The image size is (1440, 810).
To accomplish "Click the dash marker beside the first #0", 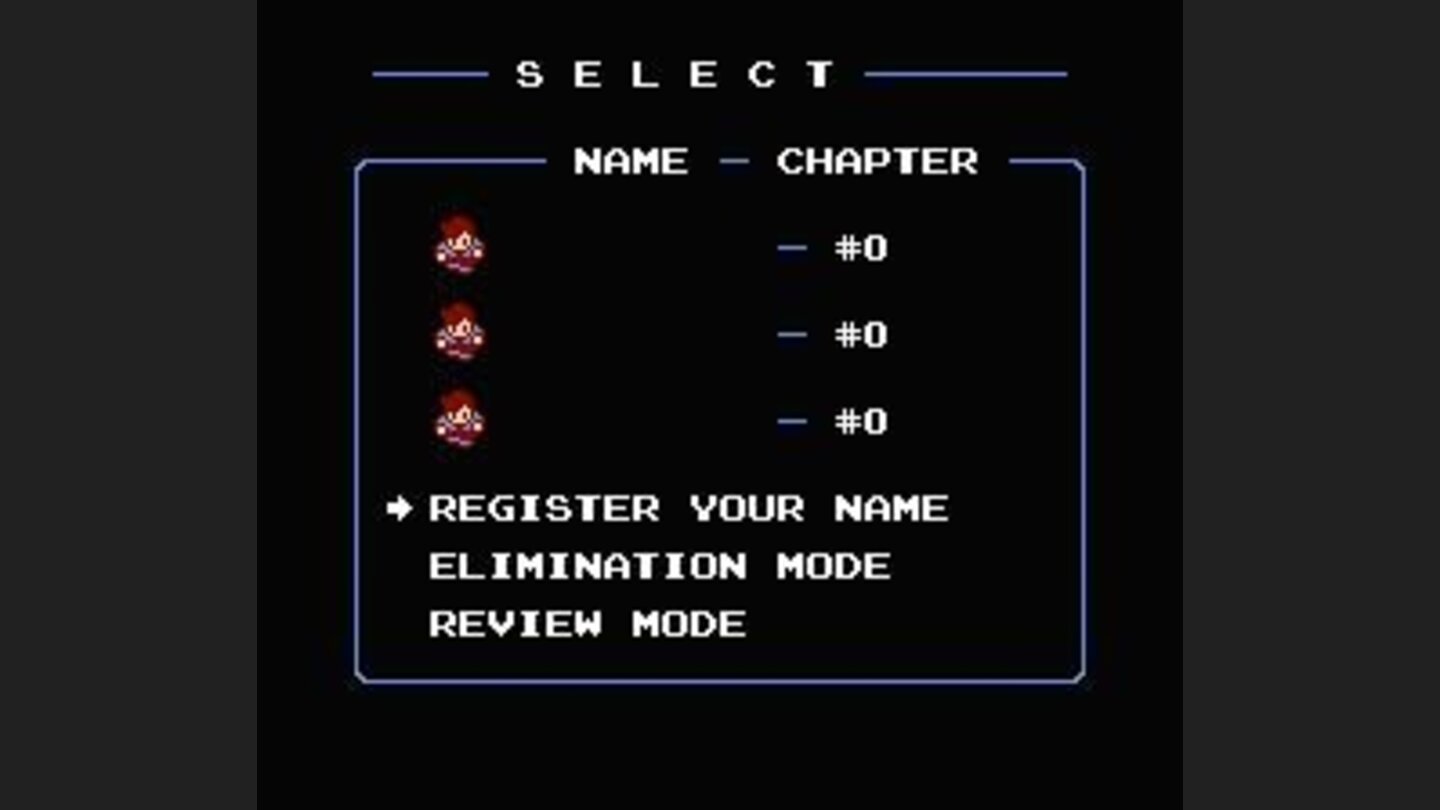I will tap(791, 249).
